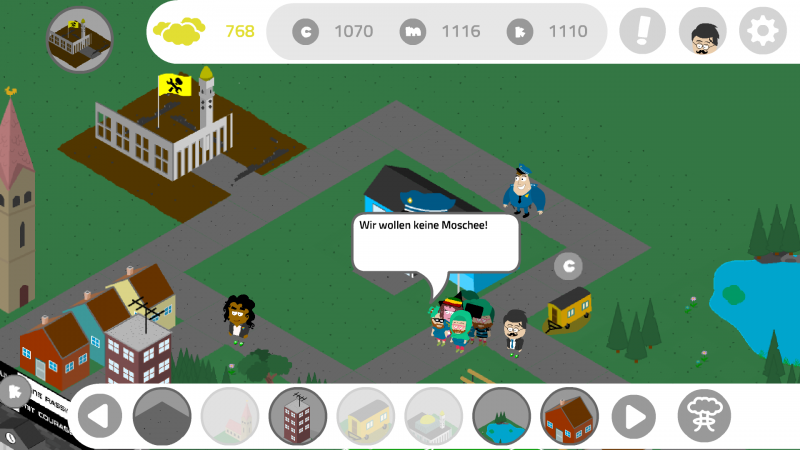The height and width of the screenshot is (450, 800).
Task: Select the gray road tile
Action: point(162,415)
